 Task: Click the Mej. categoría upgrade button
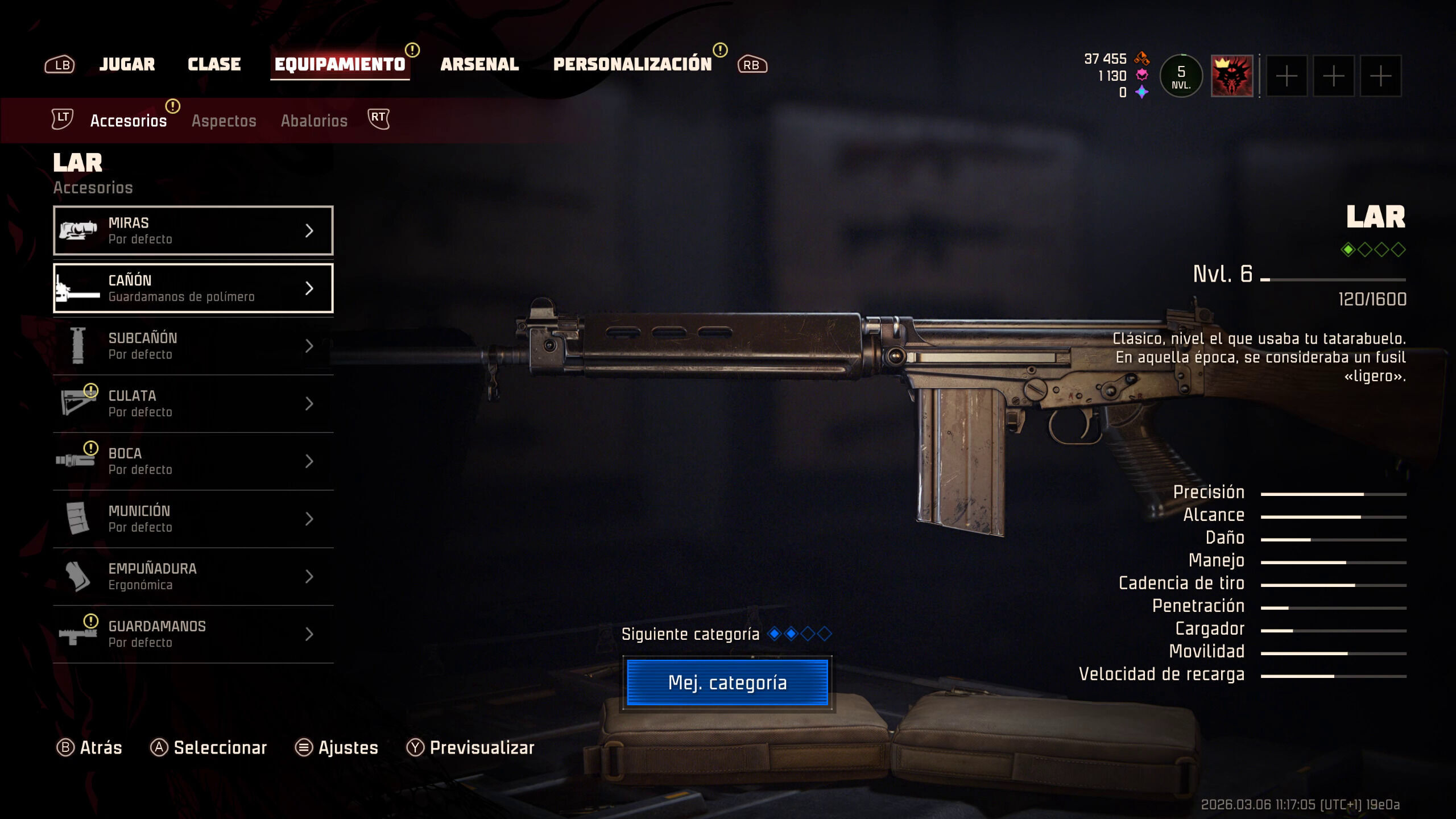point(727,682)
